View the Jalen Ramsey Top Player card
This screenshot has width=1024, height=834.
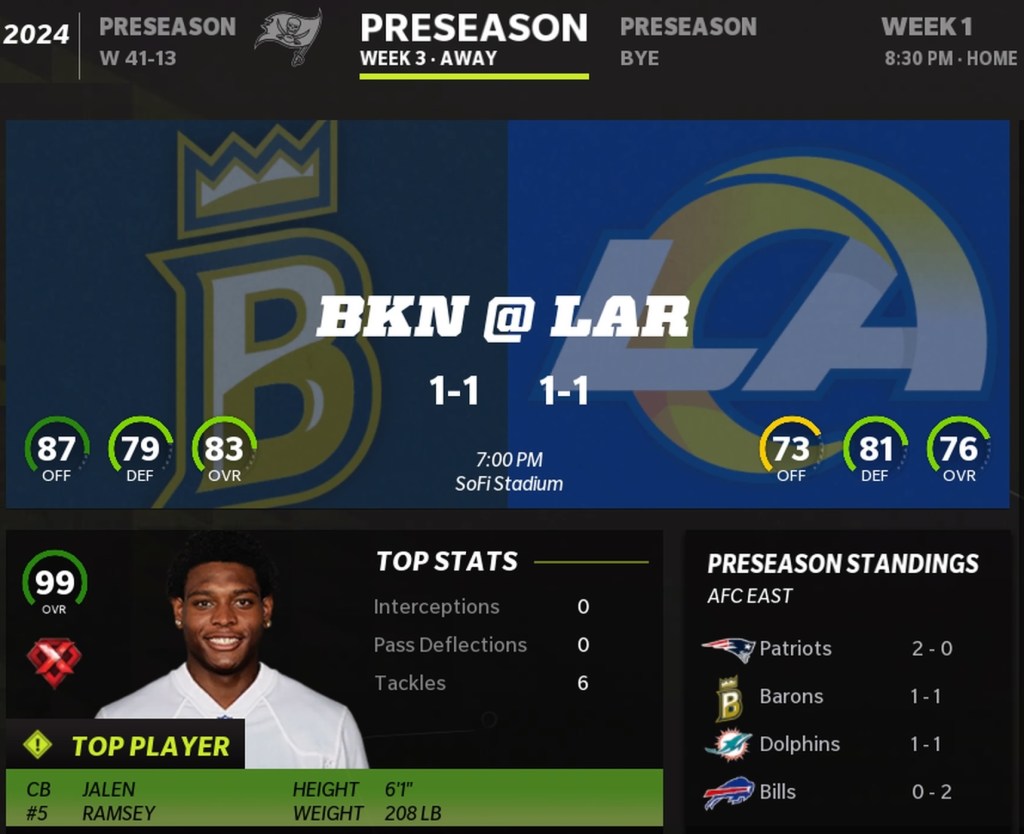point(334,678)
